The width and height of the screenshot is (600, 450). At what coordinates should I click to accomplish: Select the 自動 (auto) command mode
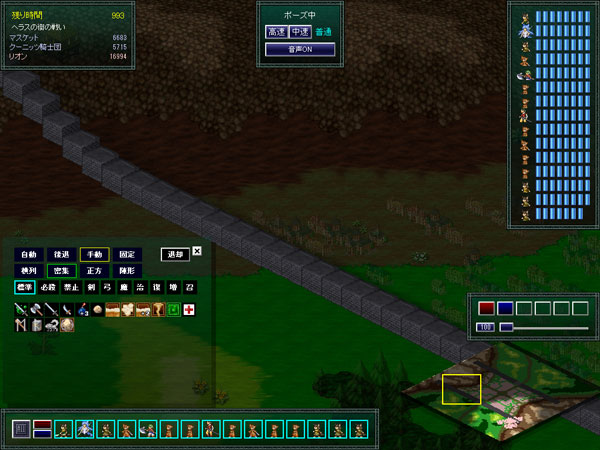pyautogui.click(x=29, y=255)
